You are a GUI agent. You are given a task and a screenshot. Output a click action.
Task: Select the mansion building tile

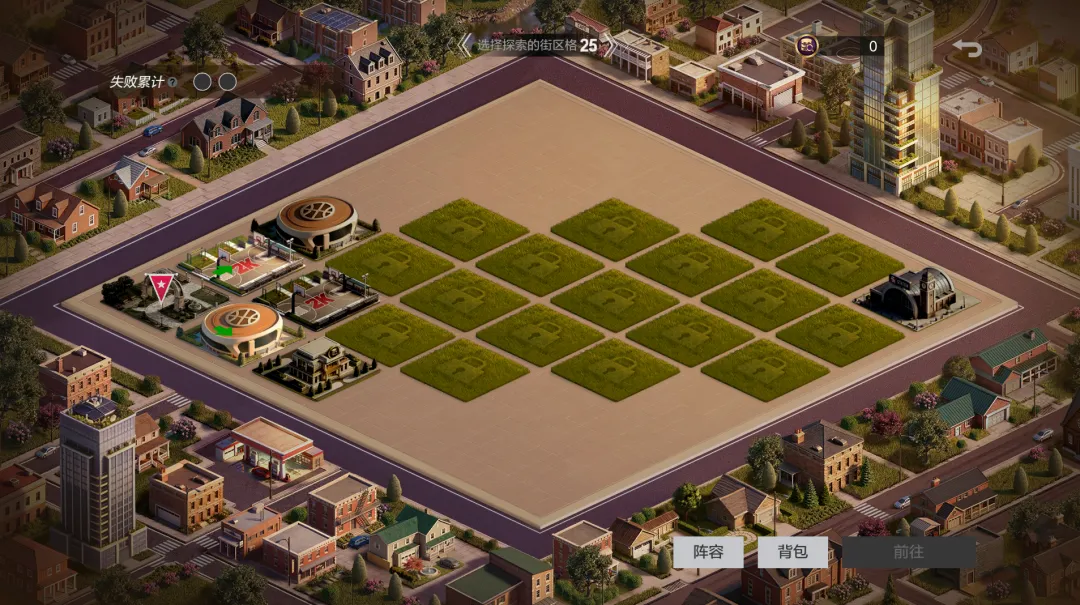tap(316, 364)
